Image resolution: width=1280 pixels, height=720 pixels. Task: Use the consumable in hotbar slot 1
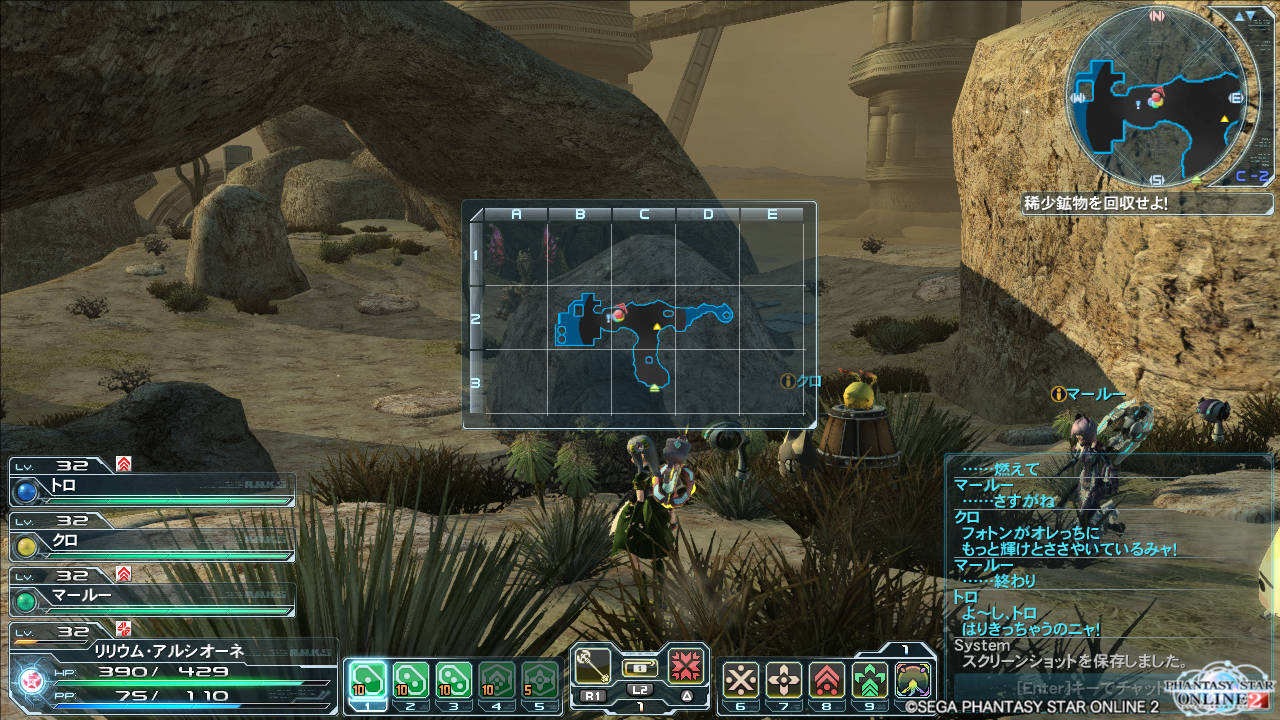(368, 679)
